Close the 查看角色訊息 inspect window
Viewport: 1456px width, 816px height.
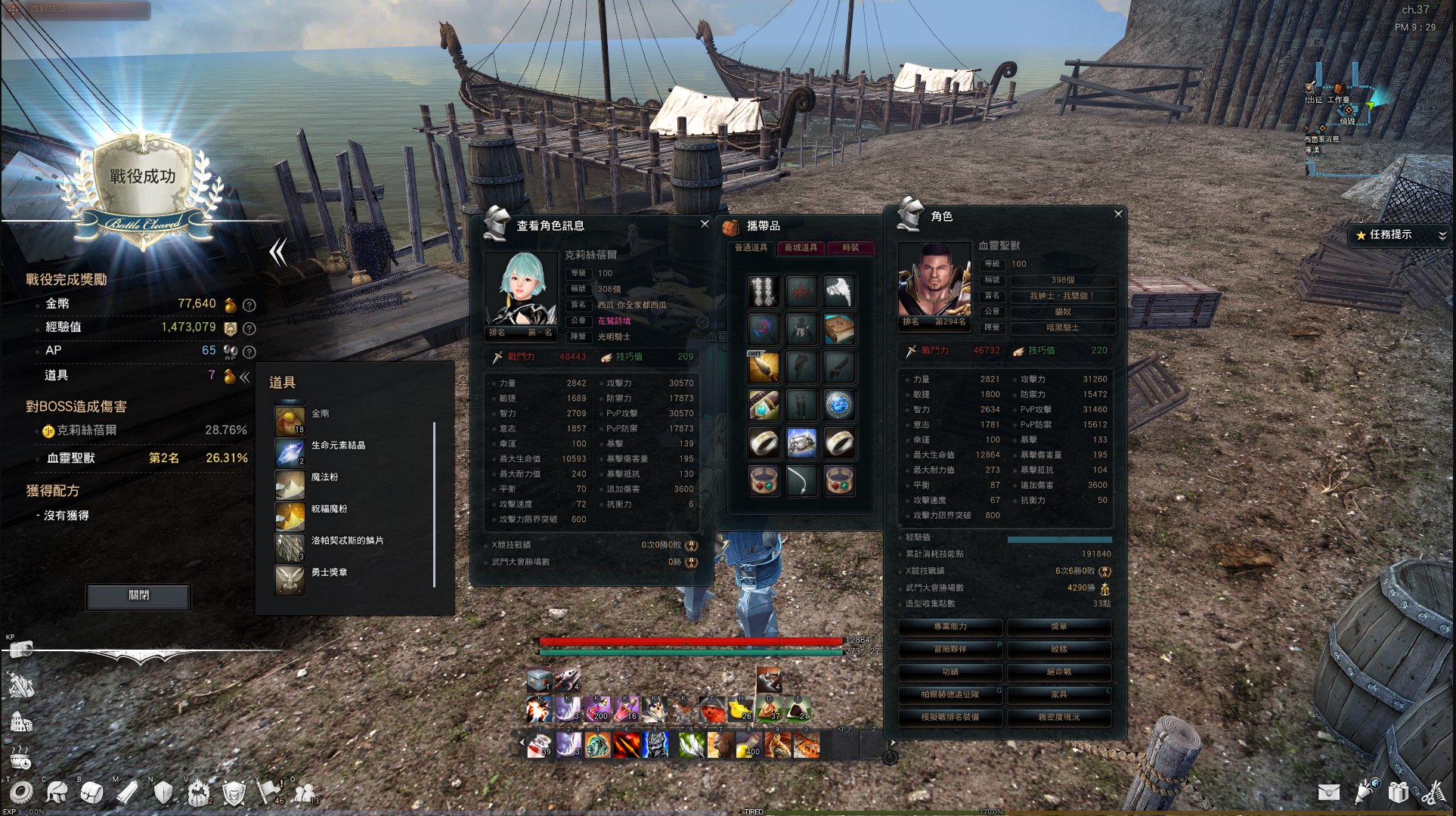pos(705,224)
